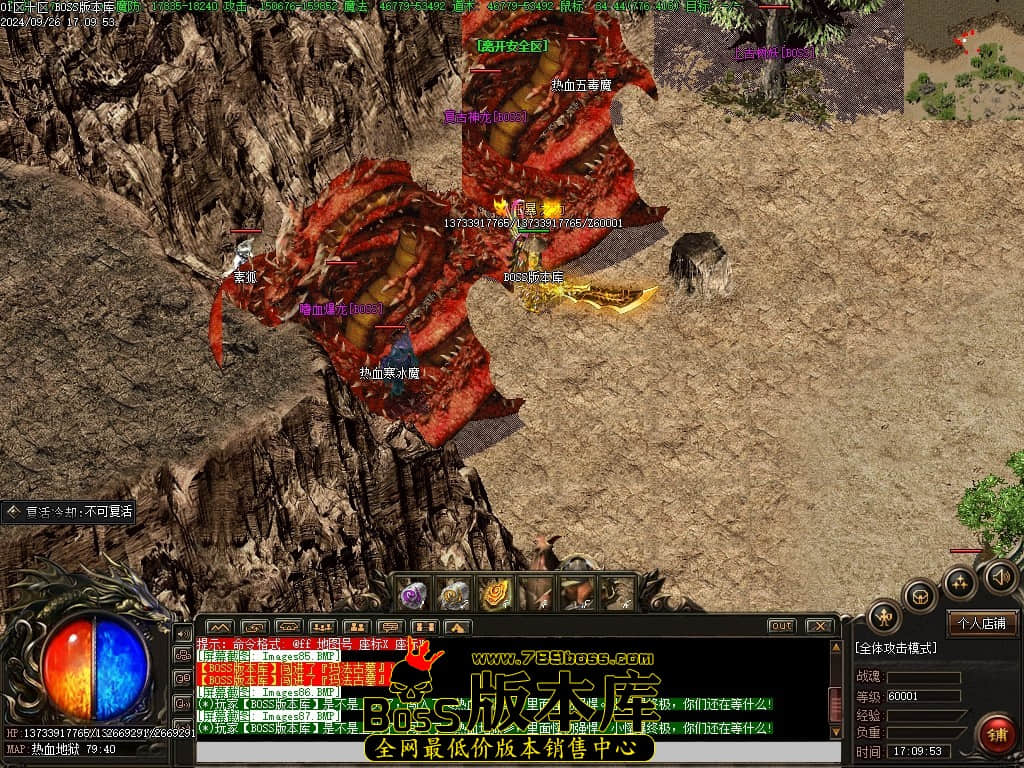Open the bag inventory round icon
The width and height of the screenshot is (1024, 768).
[x=920, y=597]
